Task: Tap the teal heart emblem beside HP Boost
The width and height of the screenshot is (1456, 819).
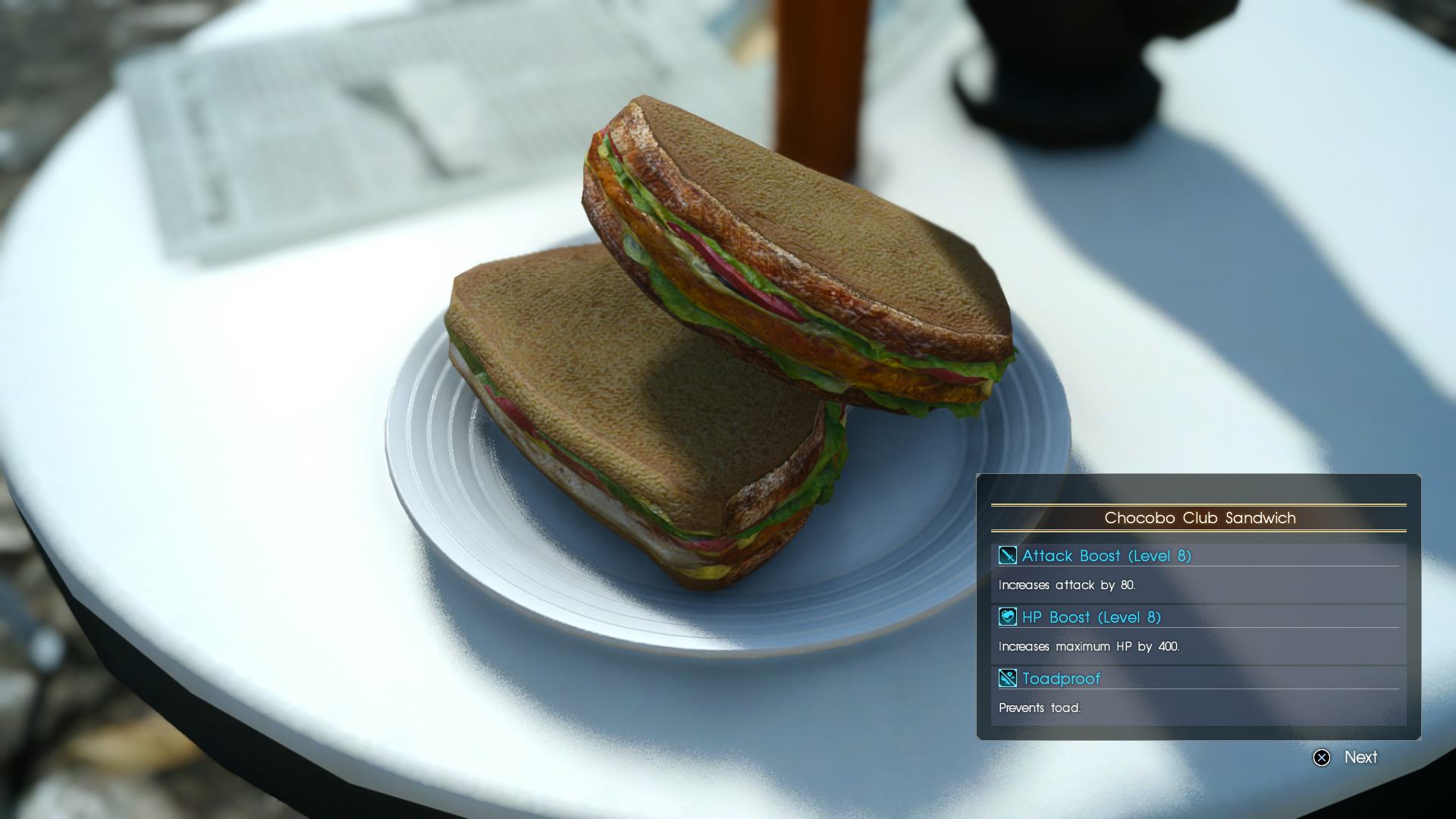Action: (x=1006, y=617)
